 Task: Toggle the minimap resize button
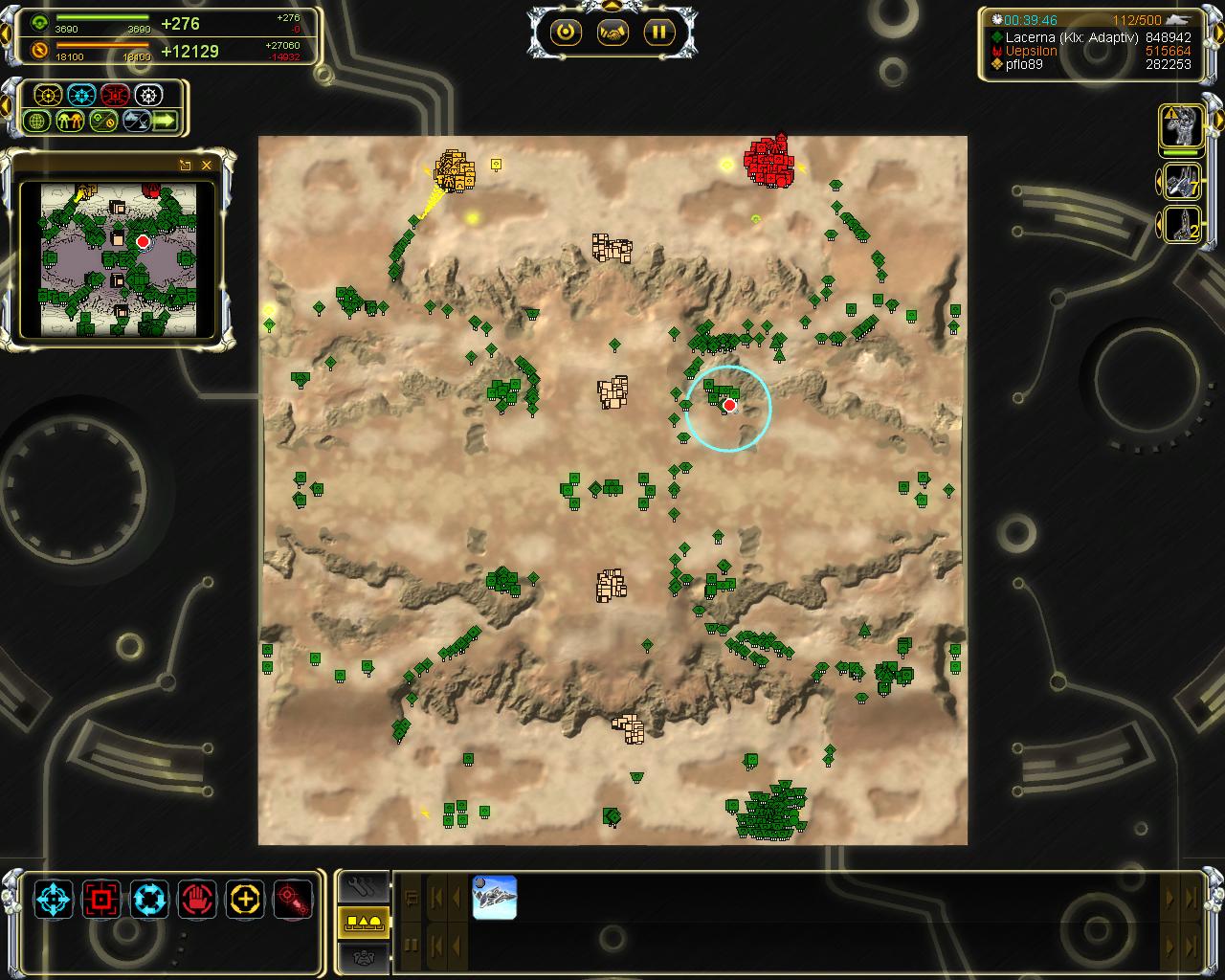pos(186,165)
